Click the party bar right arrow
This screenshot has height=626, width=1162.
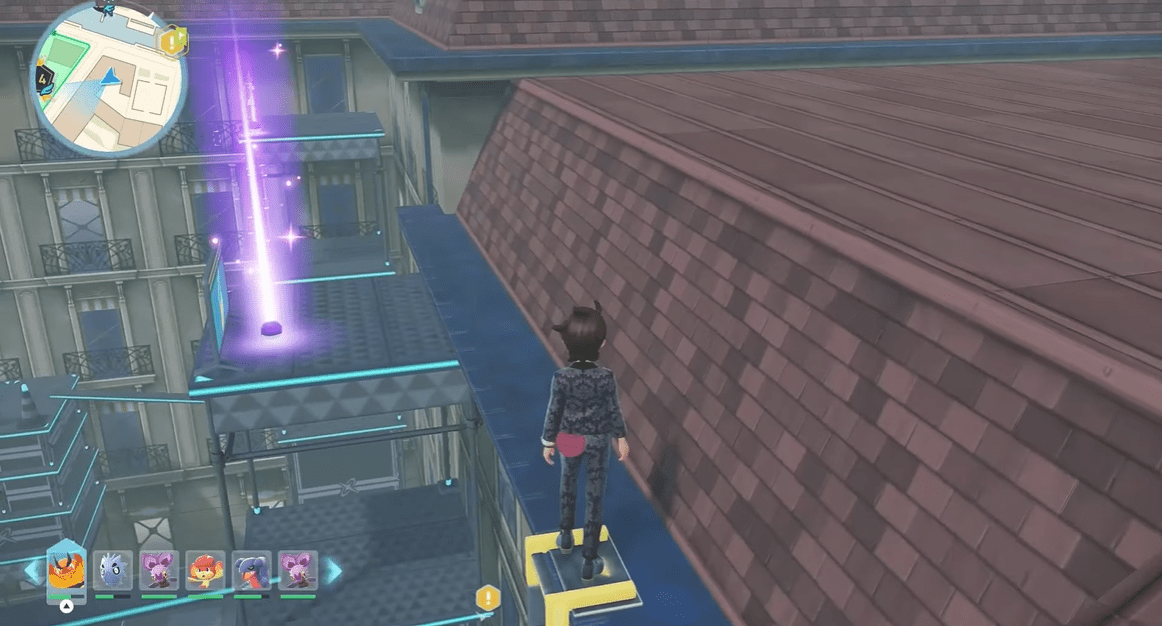(x=331, y=571)
